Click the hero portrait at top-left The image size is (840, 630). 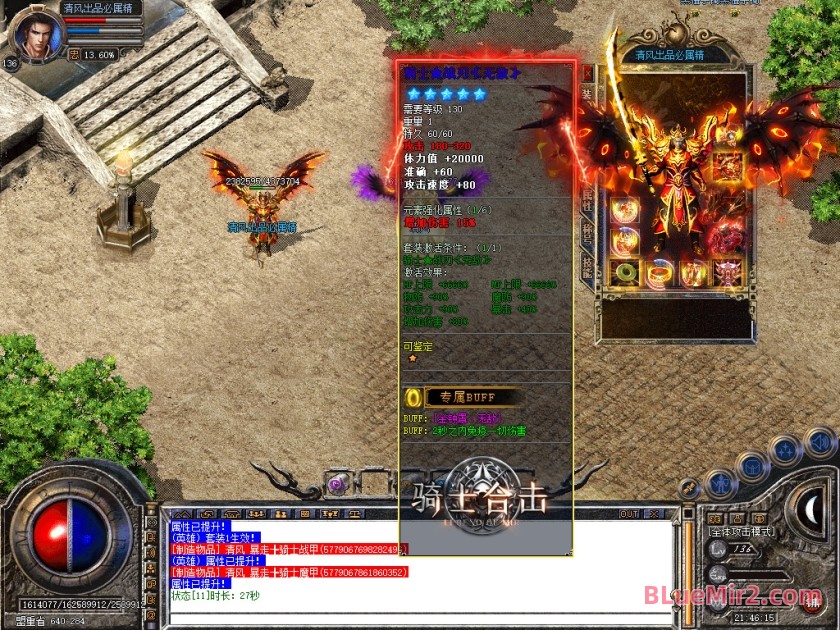tap(36, 32)
